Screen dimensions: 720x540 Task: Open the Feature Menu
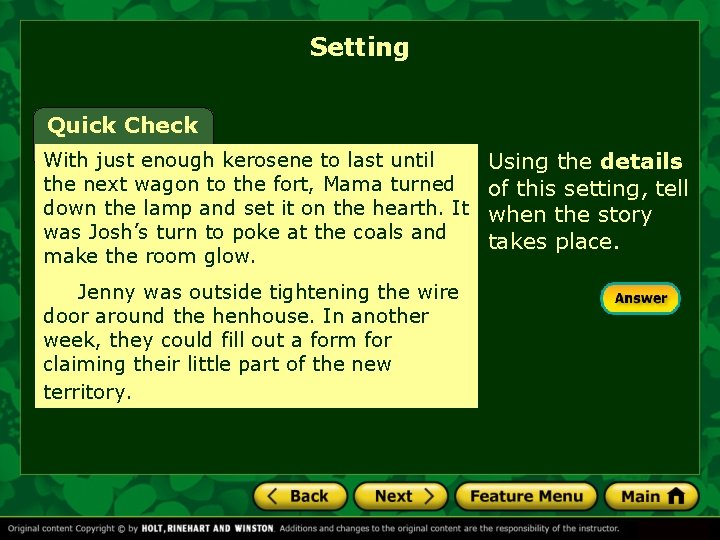click(x=526, y=496)
